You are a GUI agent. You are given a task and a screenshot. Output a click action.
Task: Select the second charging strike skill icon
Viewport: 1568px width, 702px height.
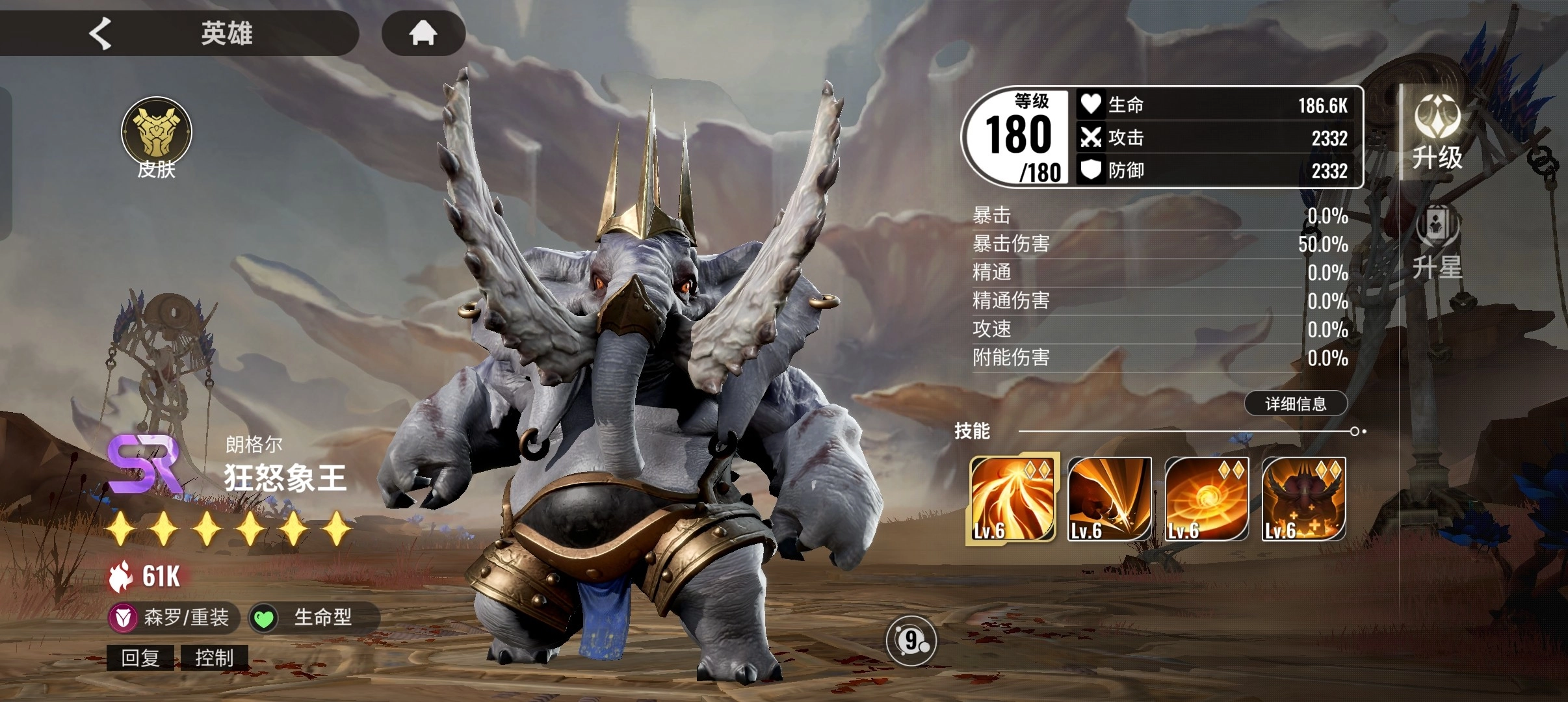(1110, 499)
